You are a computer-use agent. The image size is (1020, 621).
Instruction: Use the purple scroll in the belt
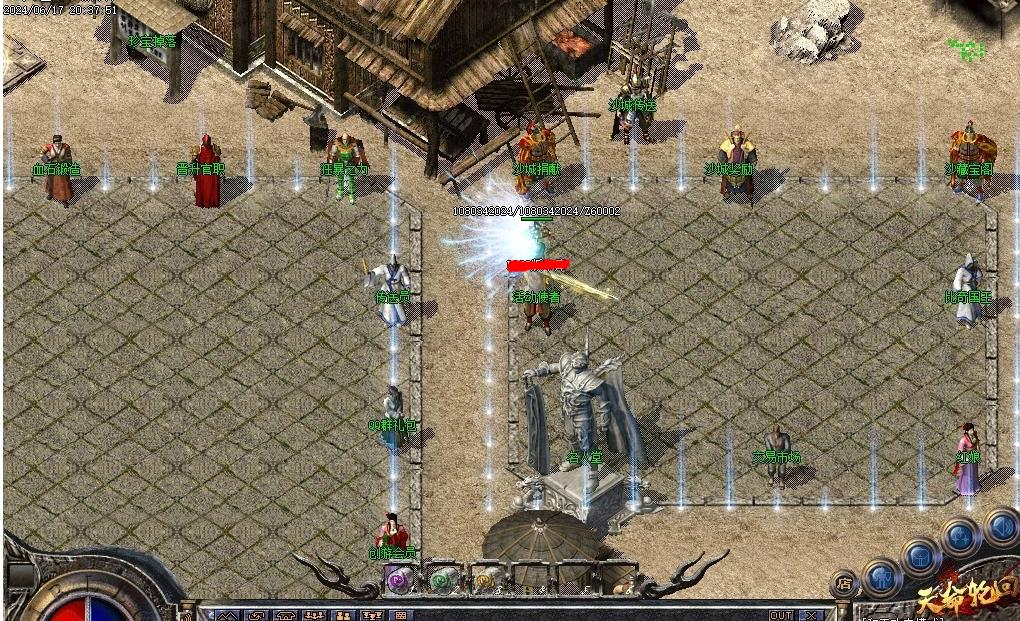pyautogui.click(x=400, y=578)
